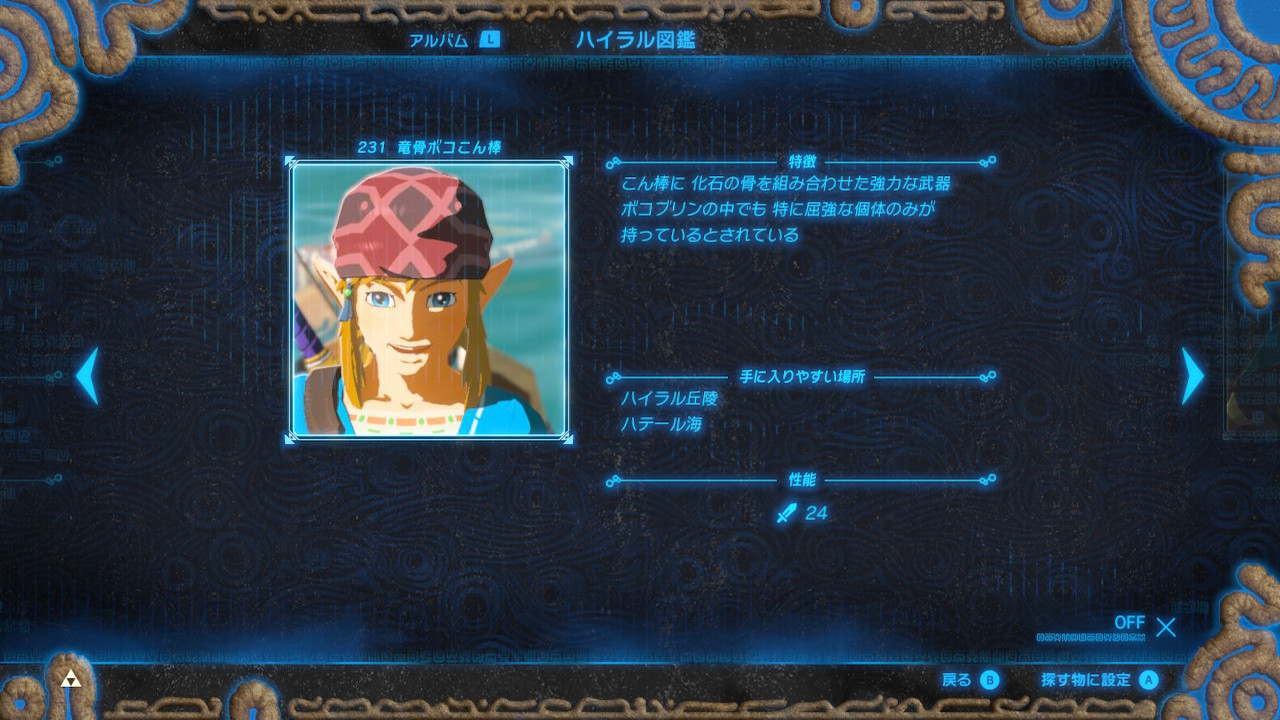Screen dimensions: 1280x720
Task: Open the 竜骨ボコこん棒 entry thumbnail
Action: pos(430,300)
